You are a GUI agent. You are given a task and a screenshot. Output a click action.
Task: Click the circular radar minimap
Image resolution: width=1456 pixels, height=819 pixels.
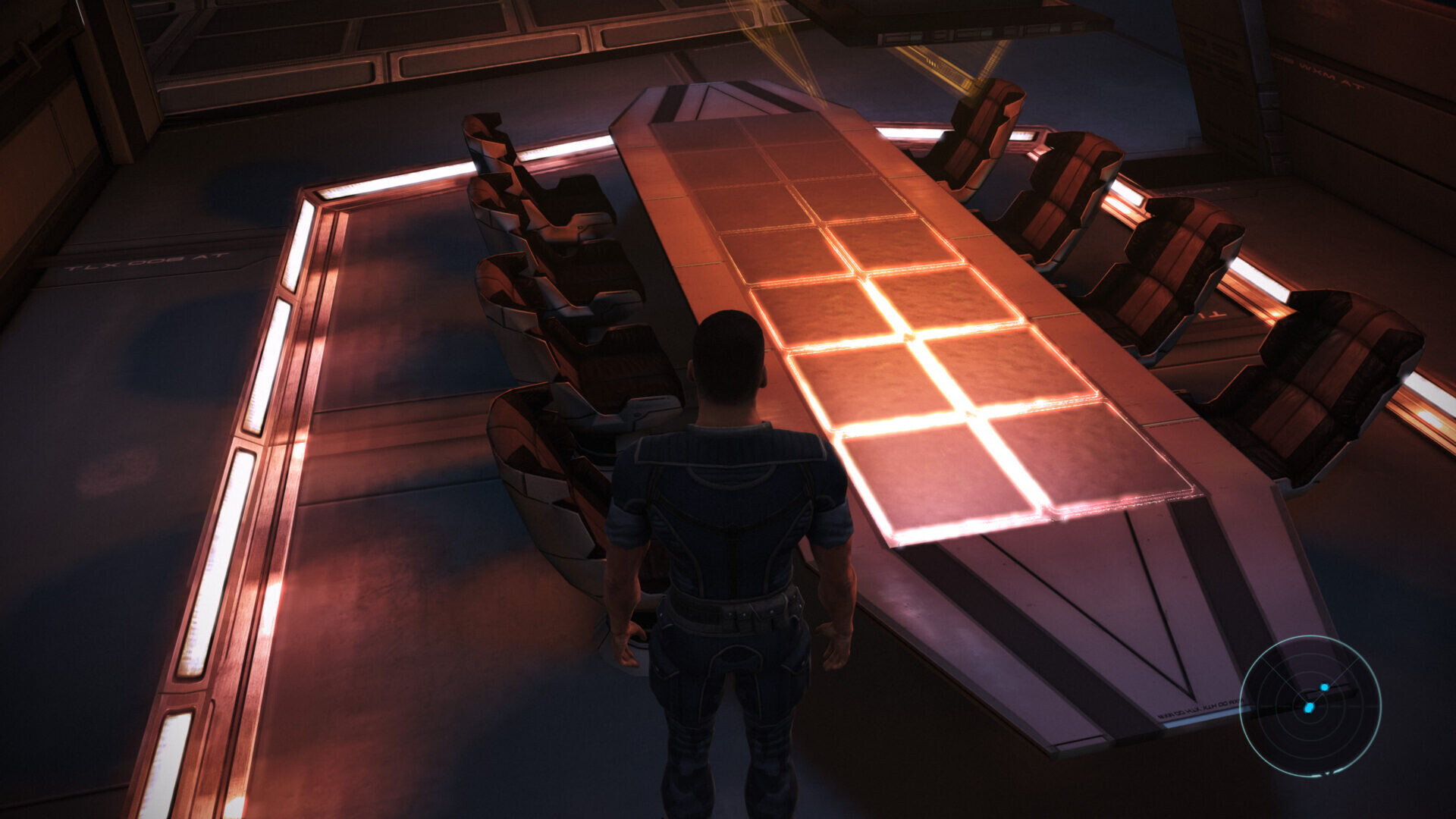click(x=1310, y=705)
